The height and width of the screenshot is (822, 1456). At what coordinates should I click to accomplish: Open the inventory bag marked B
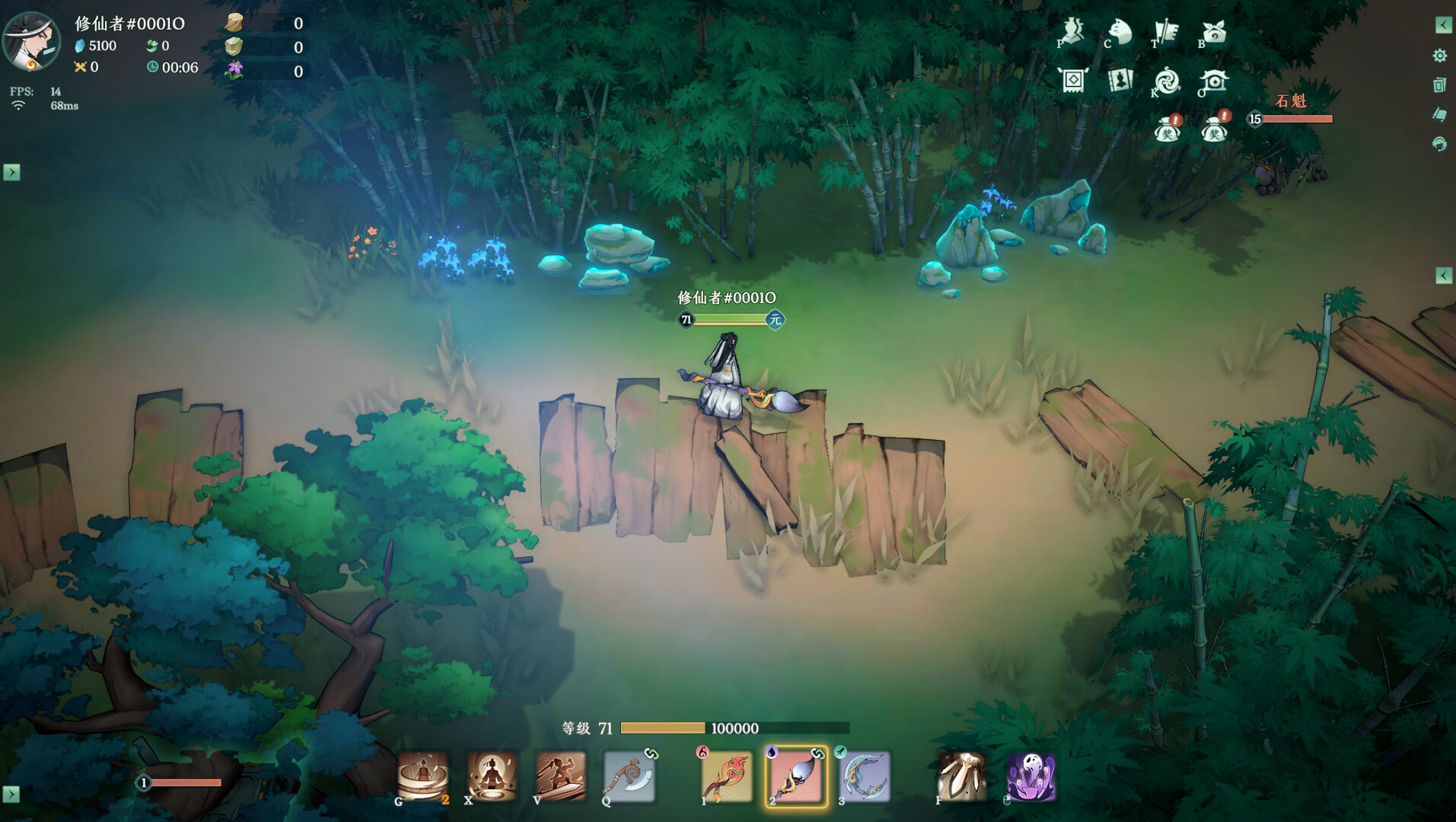[x=1214, y=30]
